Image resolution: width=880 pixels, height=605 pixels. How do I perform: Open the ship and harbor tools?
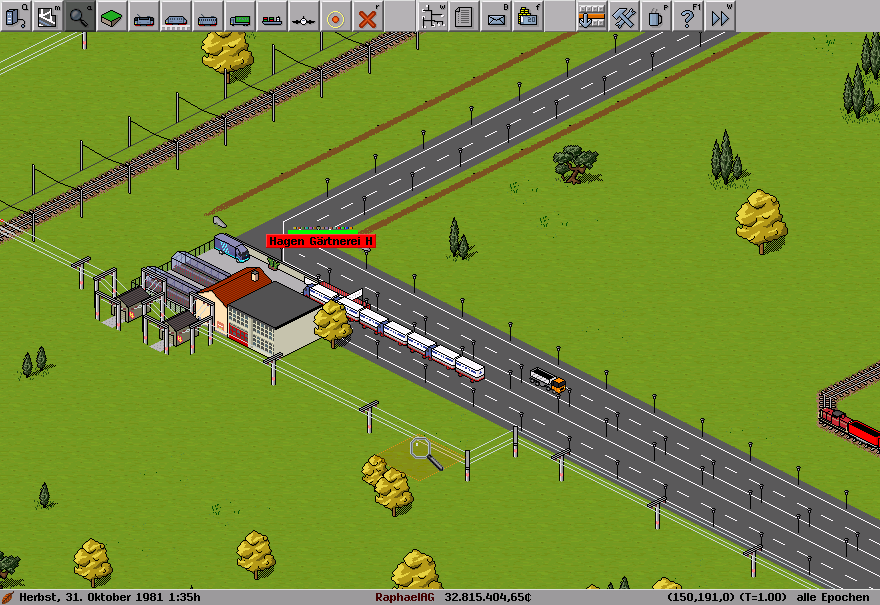click(x=272, y=16)
